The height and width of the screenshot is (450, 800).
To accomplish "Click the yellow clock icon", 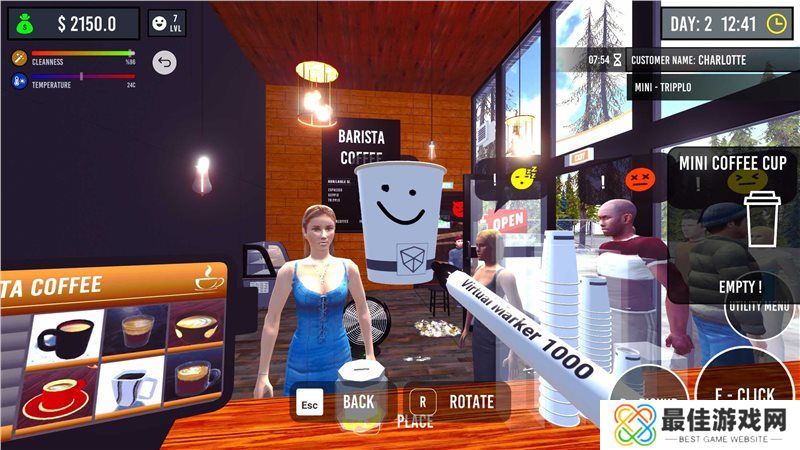I will click(x=776, y=23).
